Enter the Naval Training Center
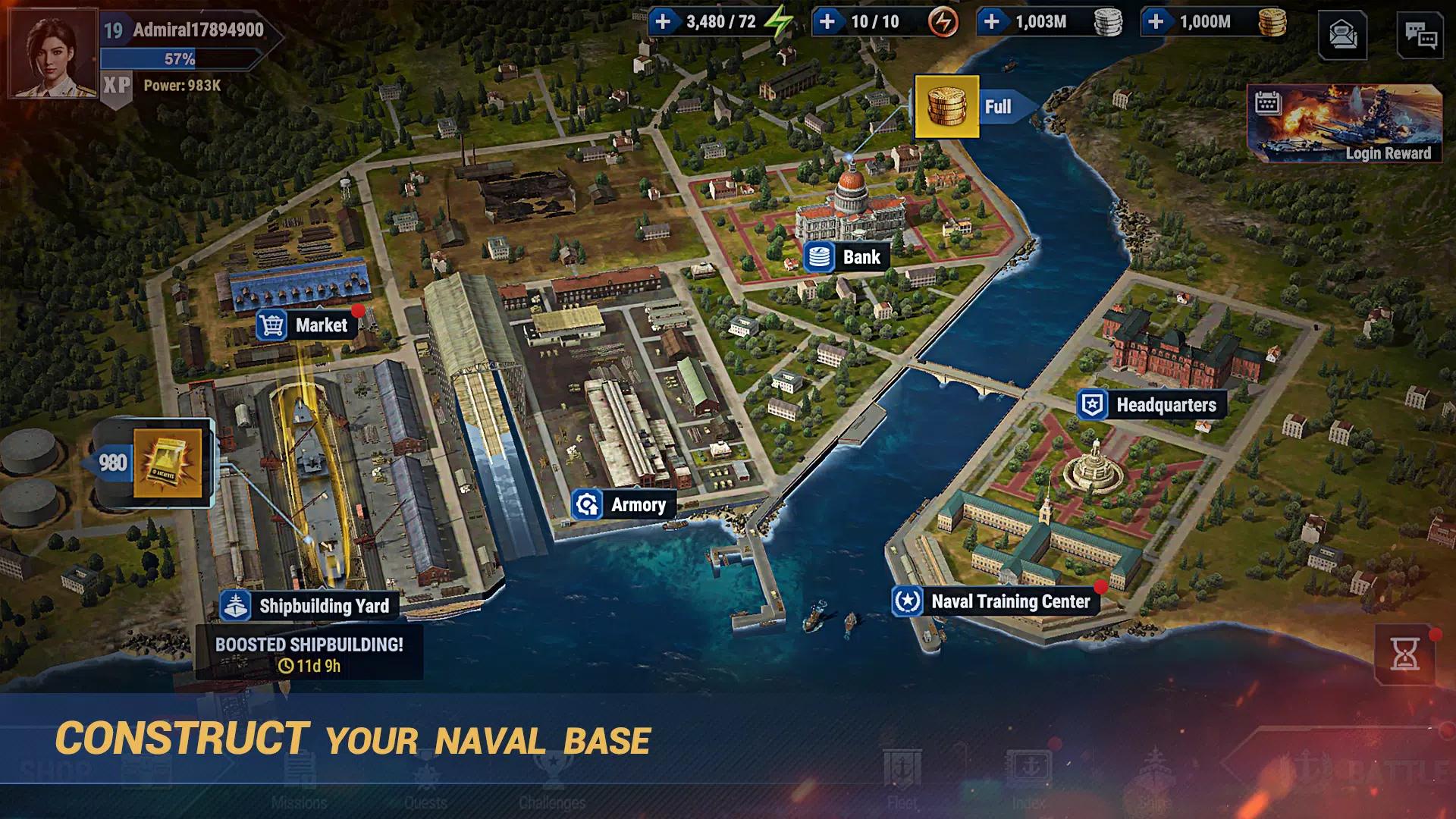 coord(994,601)
